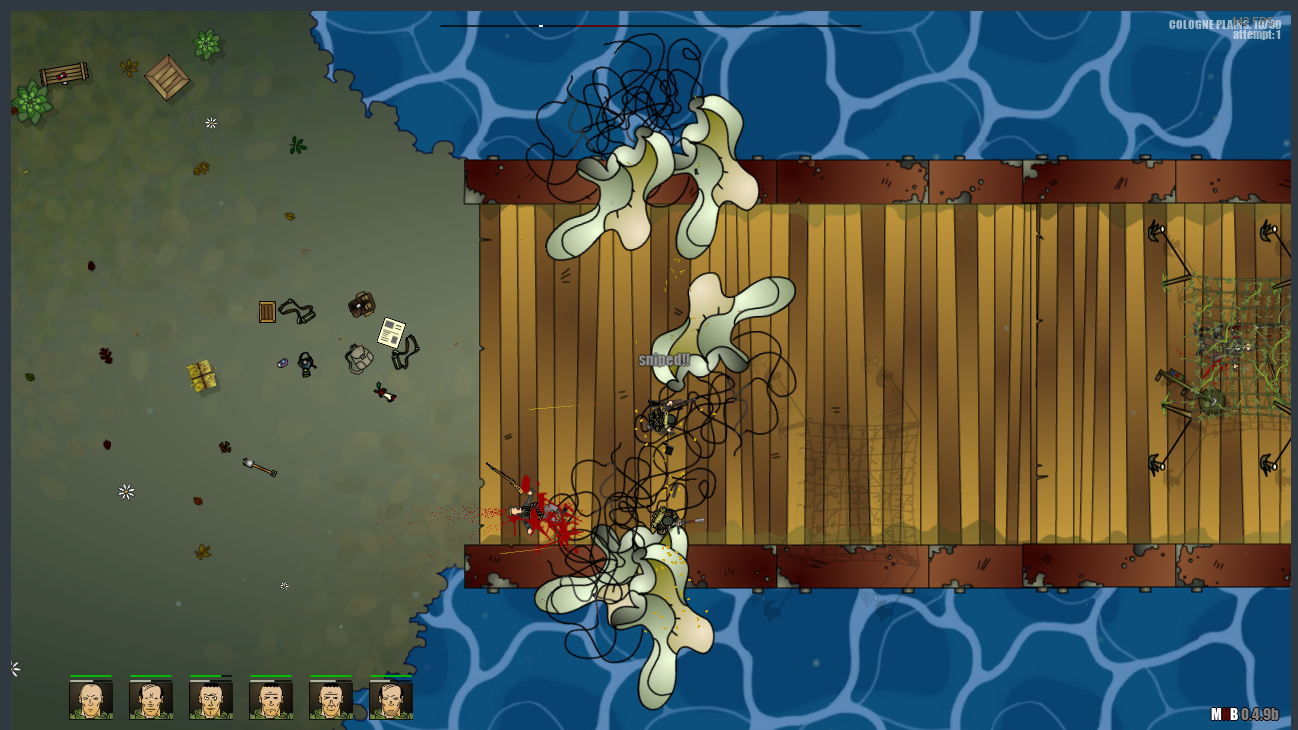Click the small purple ration tin
Image resolution: width=1298 pixels, height=730 pixels.
coord(283,362)
